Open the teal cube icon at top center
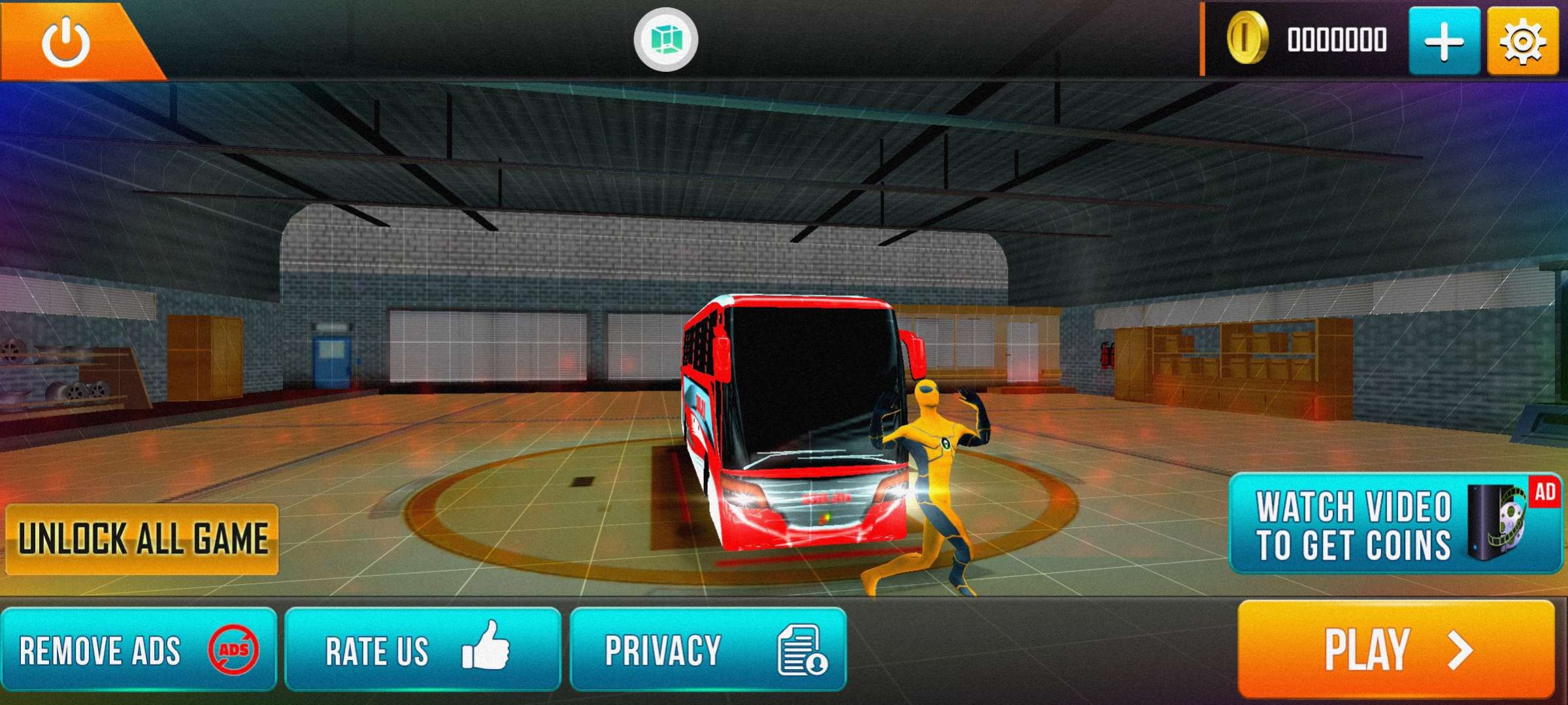The image size is (1568, 705). pos(665,40)
